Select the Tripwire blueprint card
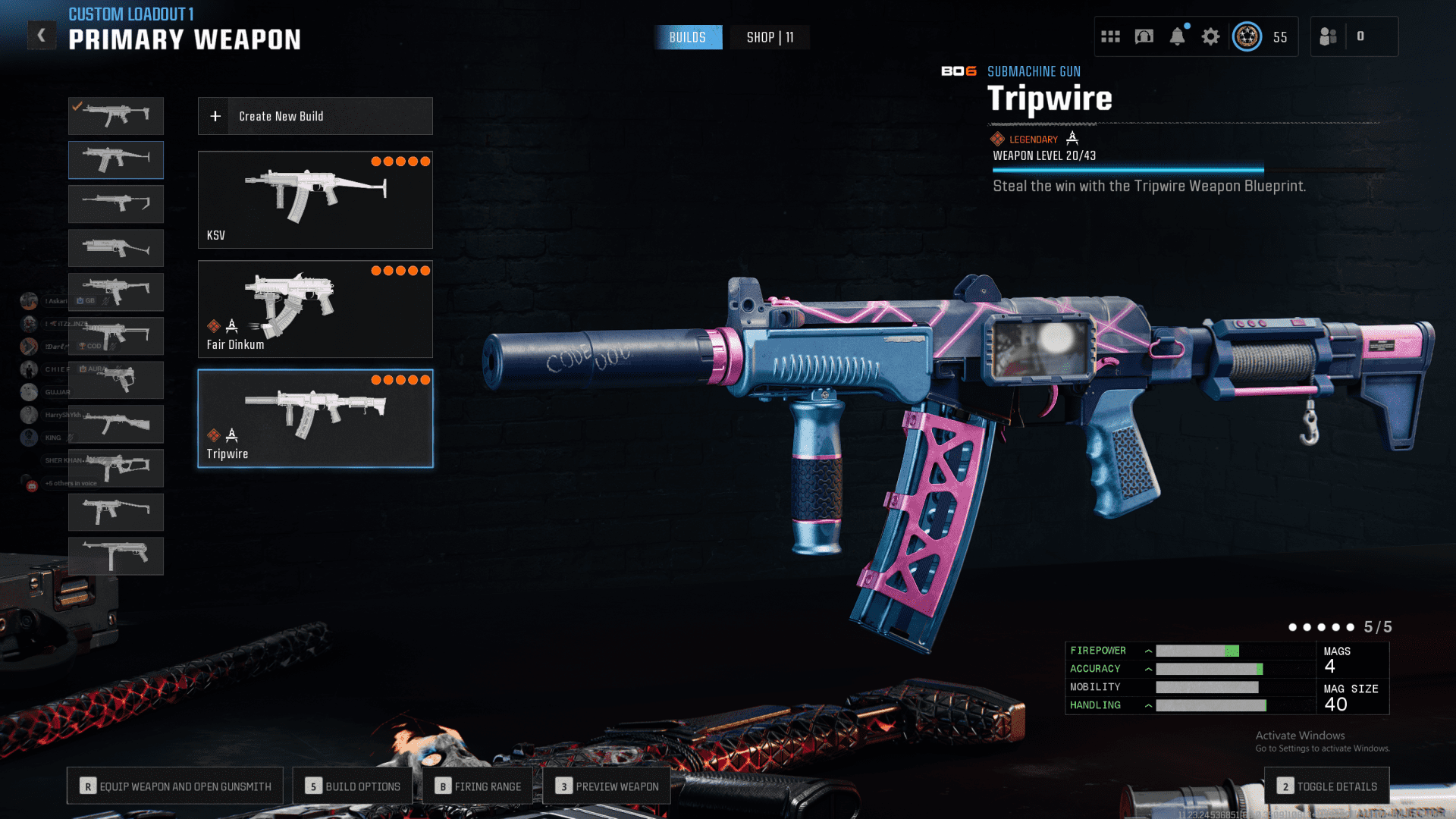 (315, 418)
